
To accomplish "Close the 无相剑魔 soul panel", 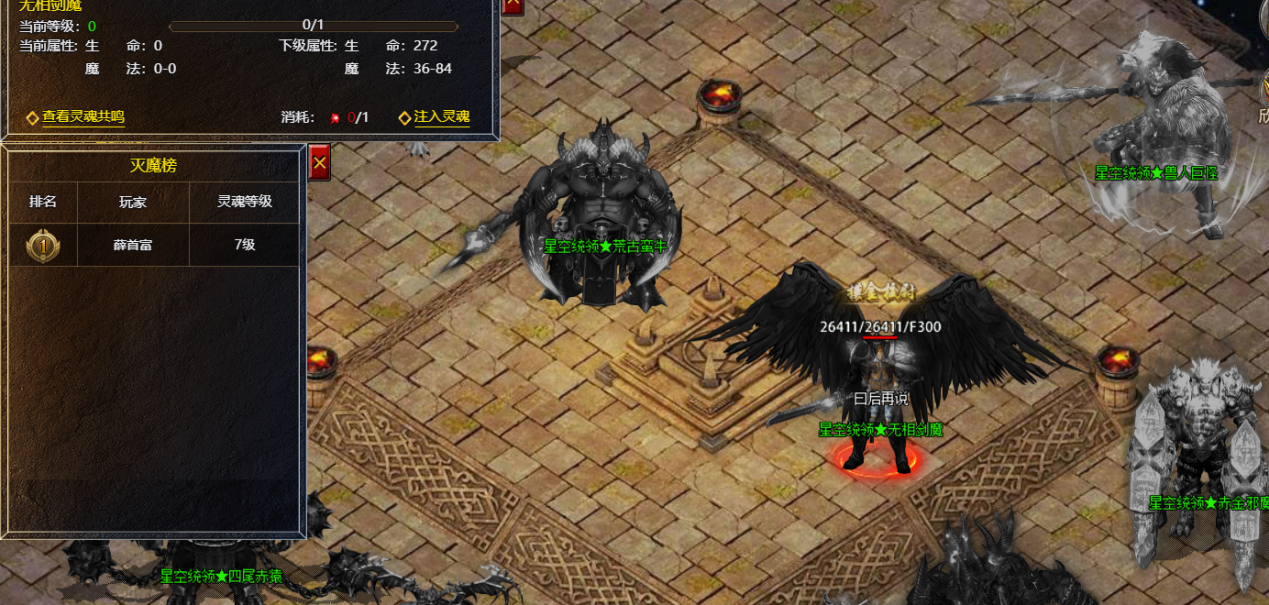I will (x=511, y=4).
